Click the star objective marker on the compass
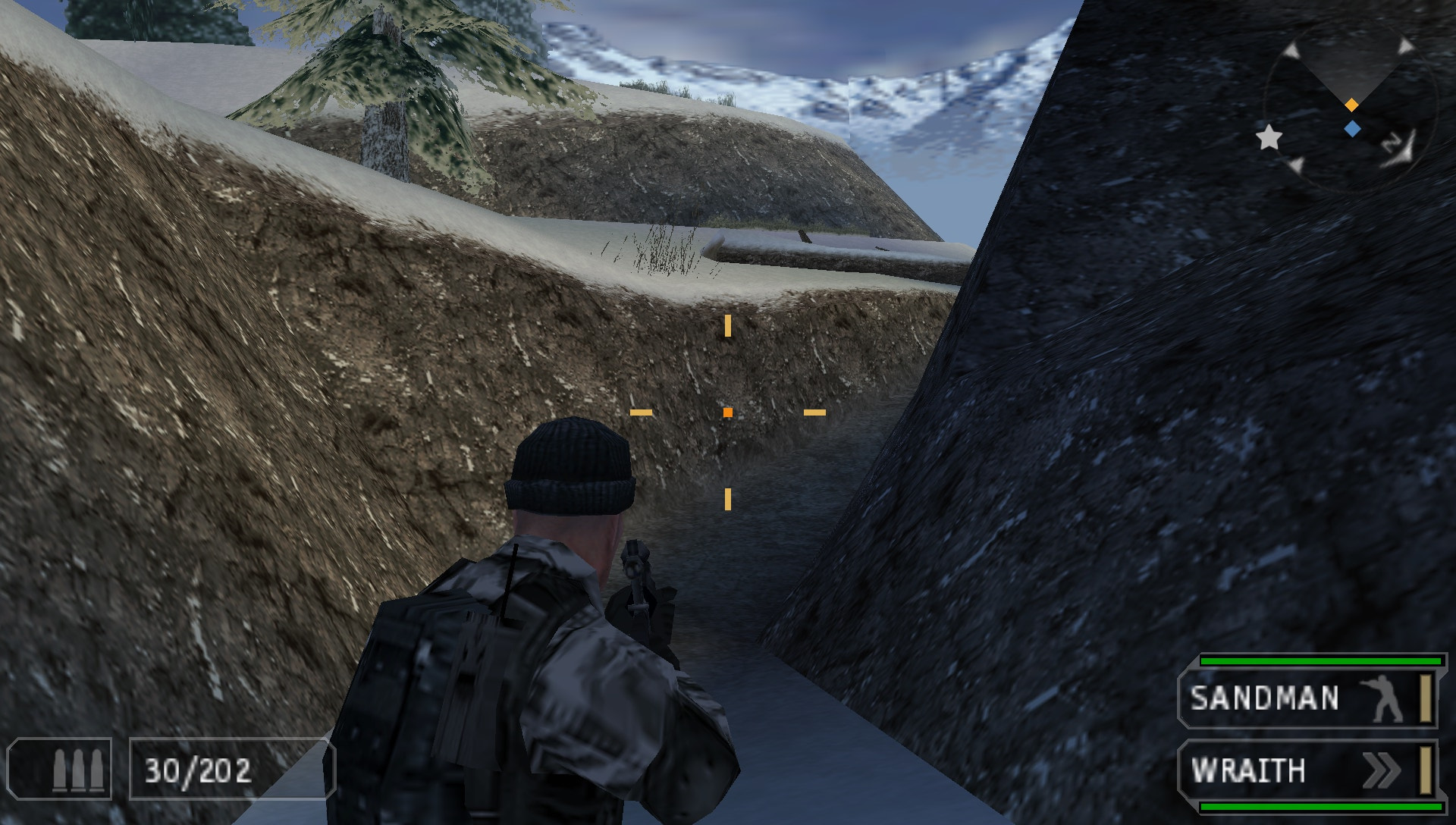 (1269, 140)
